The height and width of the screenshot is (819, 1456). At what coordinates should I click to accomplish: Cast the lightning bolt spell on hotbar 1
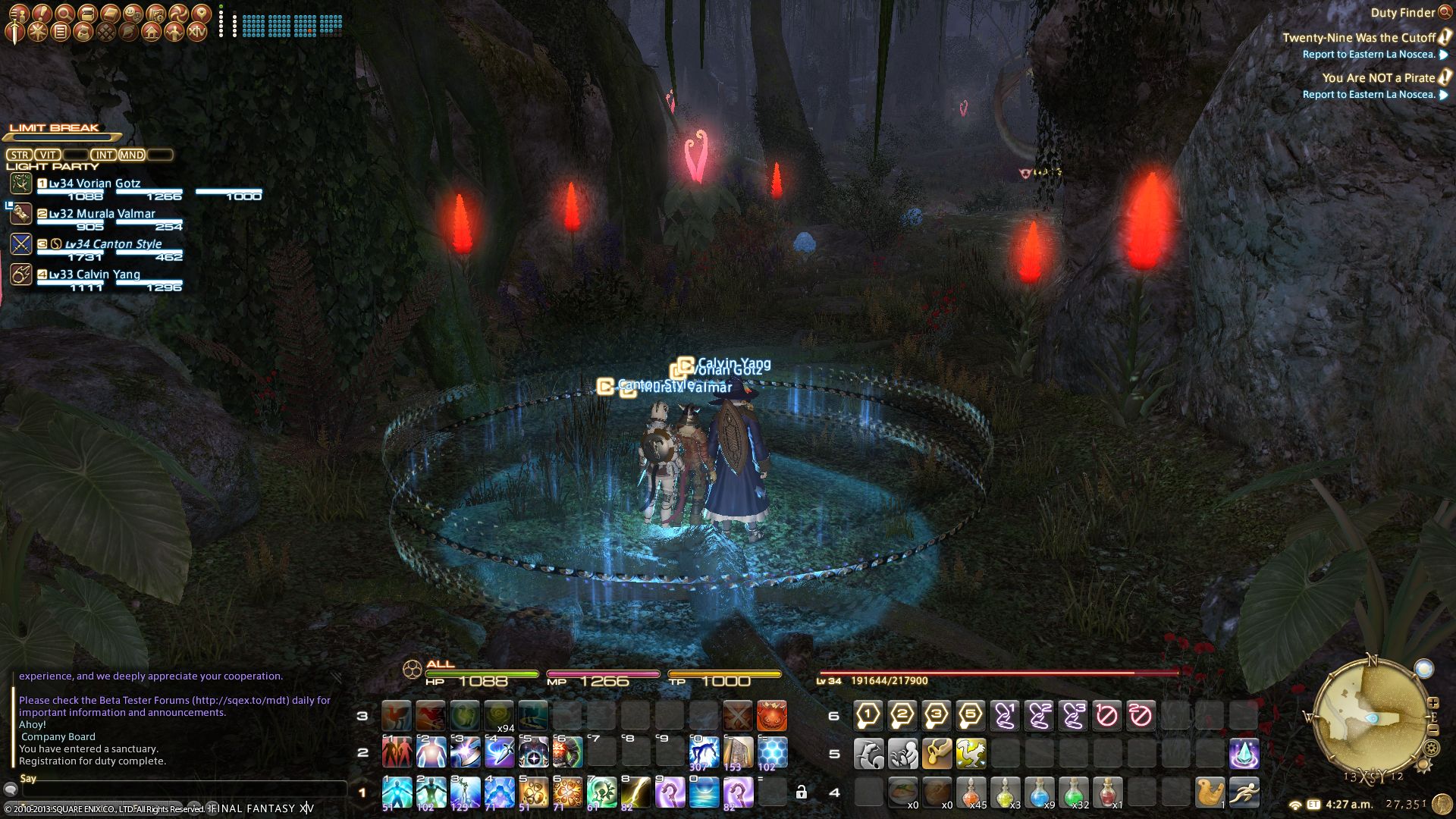635,792
